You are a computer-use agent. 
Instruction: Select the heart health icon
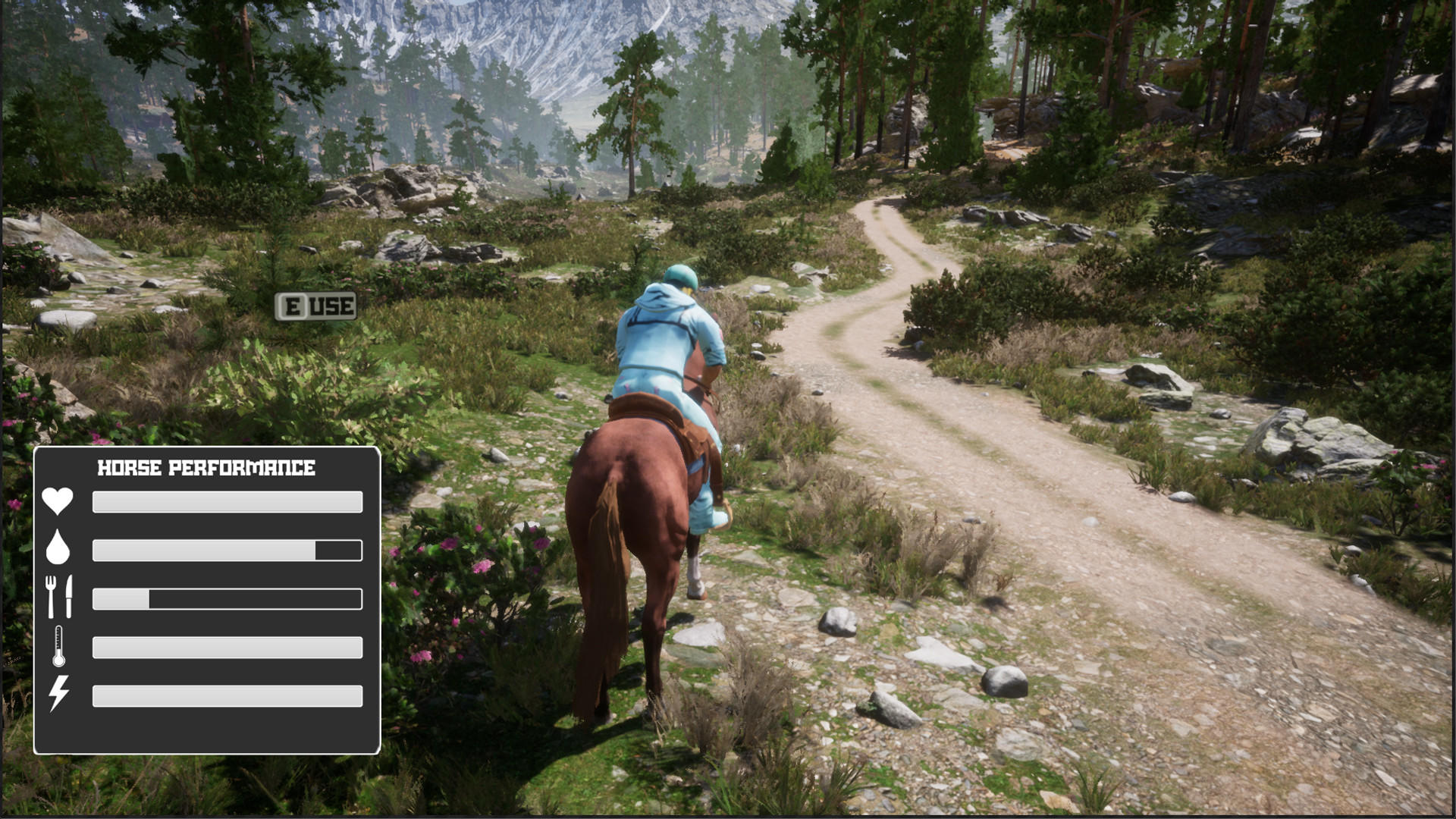pos(57,500)
